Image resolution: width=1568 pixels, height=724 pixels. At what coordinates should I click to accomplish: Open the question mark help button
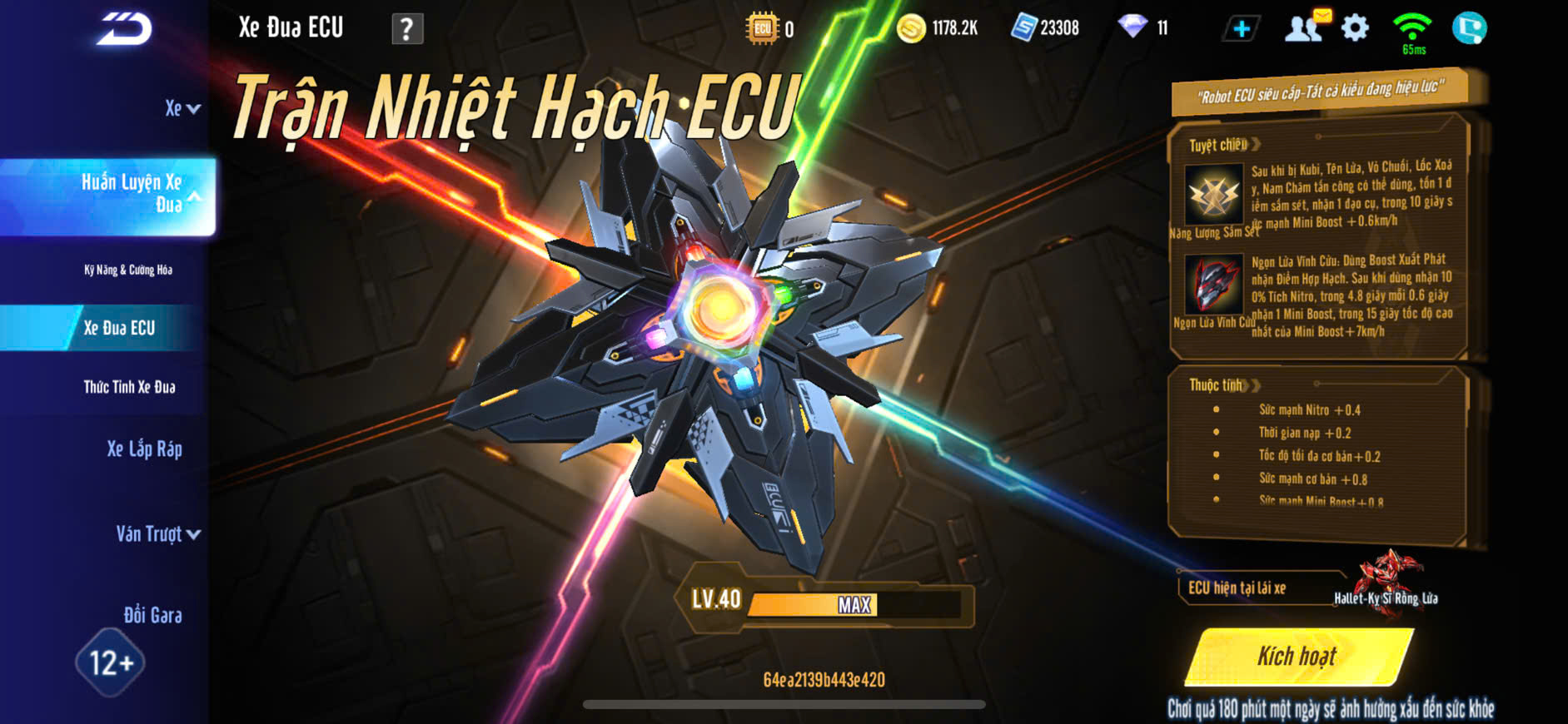[x=407, y=29]
